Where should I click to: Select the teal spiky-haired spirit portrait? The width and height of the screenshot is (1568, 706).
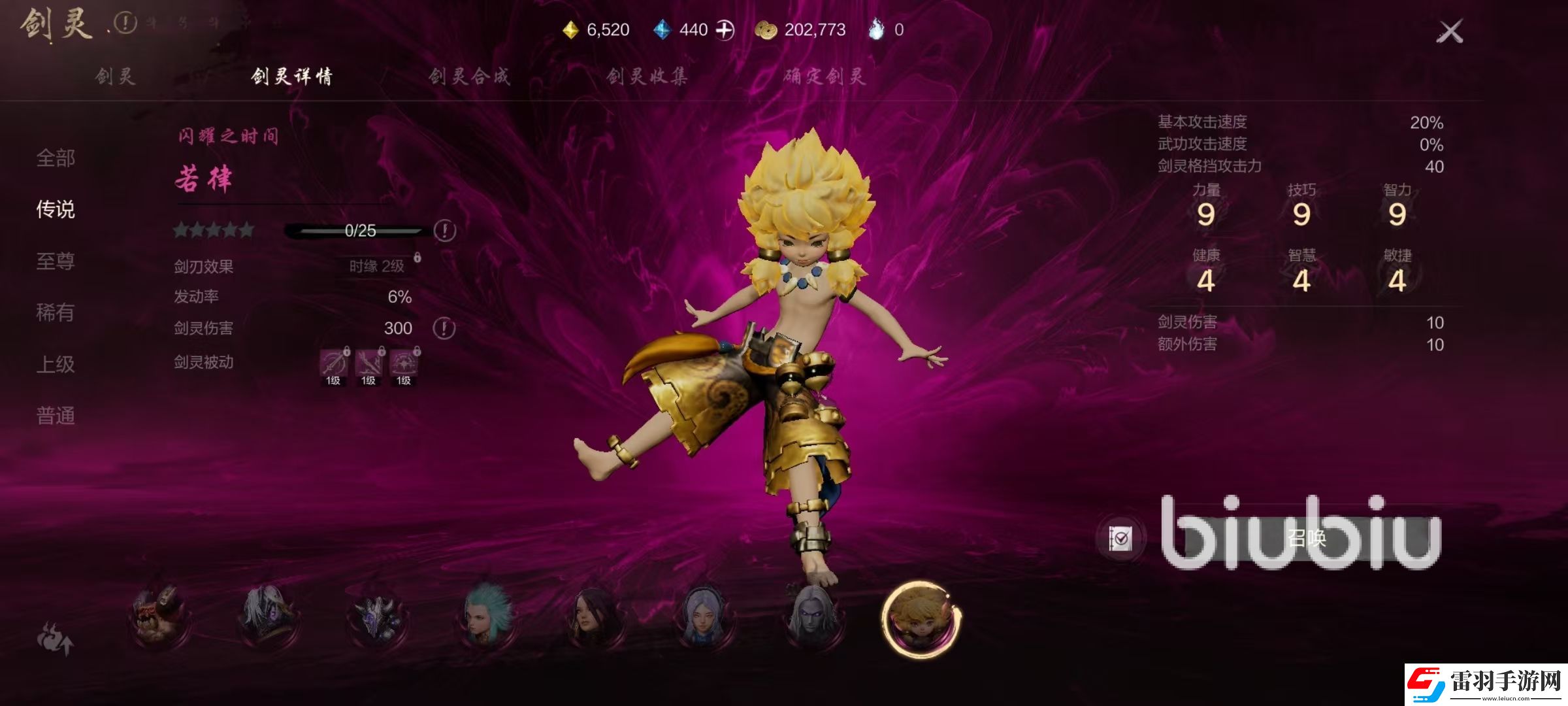coord(487,616)
